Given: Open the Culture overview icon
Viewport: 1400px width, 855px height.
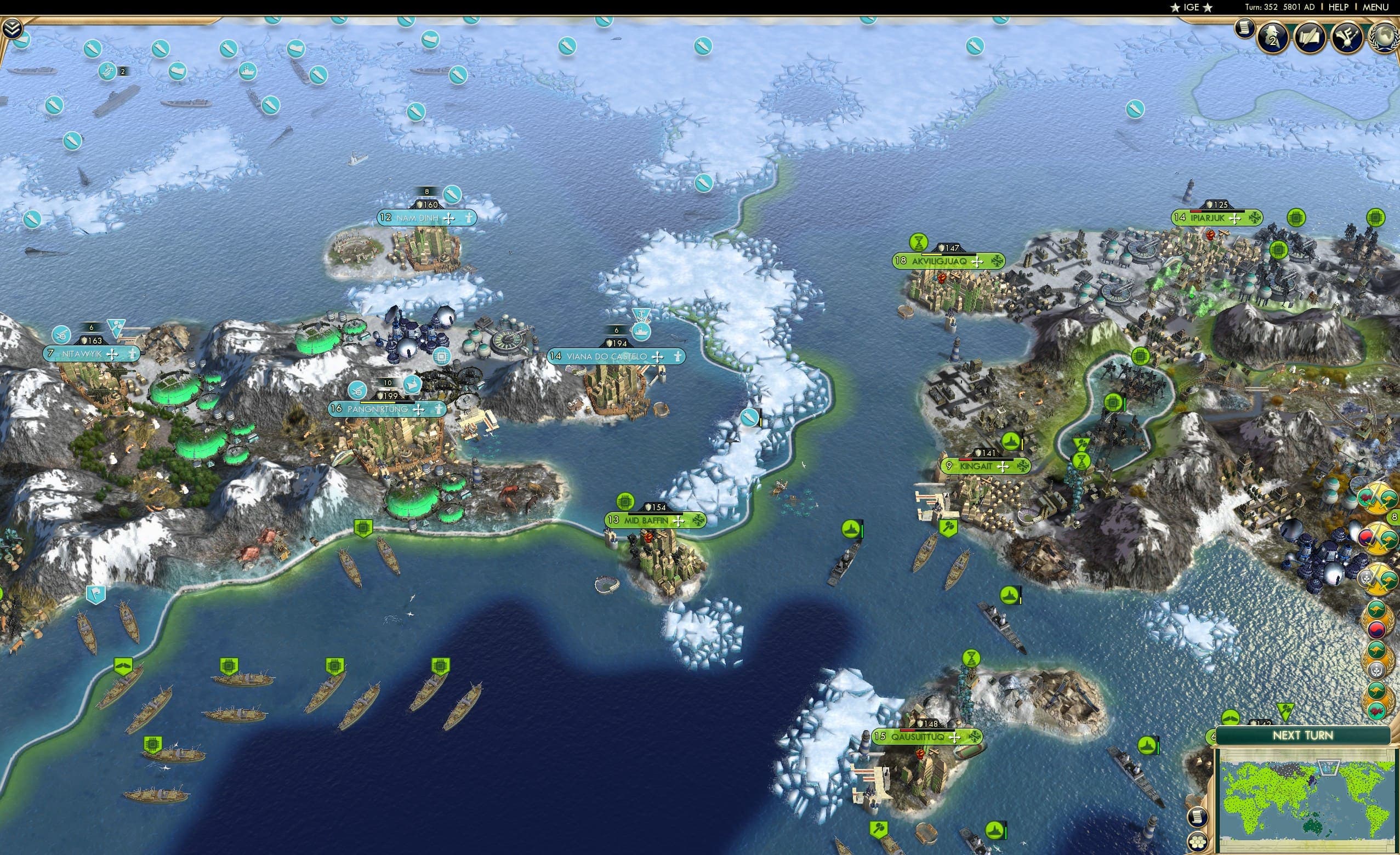Looking at the screenshot, I should [x=1348, y=37].
